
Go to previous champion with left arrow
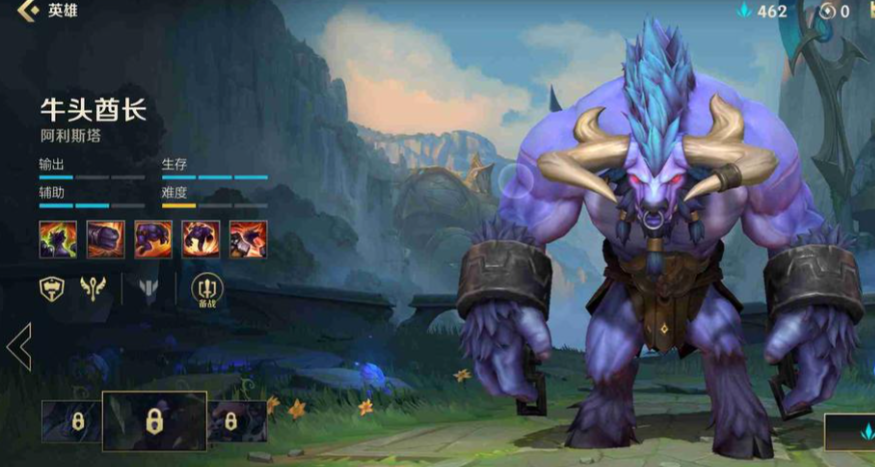[x=18, y=347]
